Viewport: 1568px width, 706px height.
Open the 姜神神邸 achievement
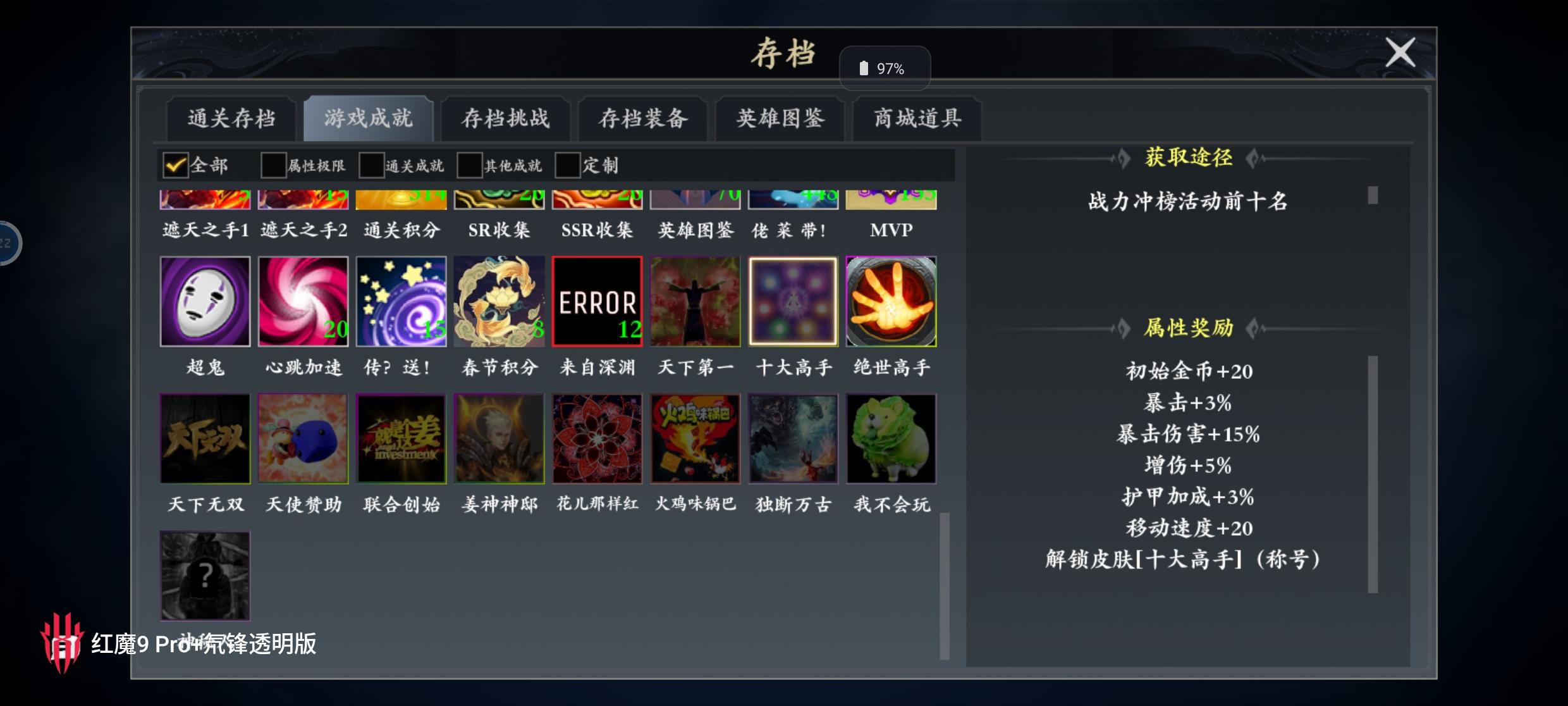pyautogui.click(x=499, y=438)
